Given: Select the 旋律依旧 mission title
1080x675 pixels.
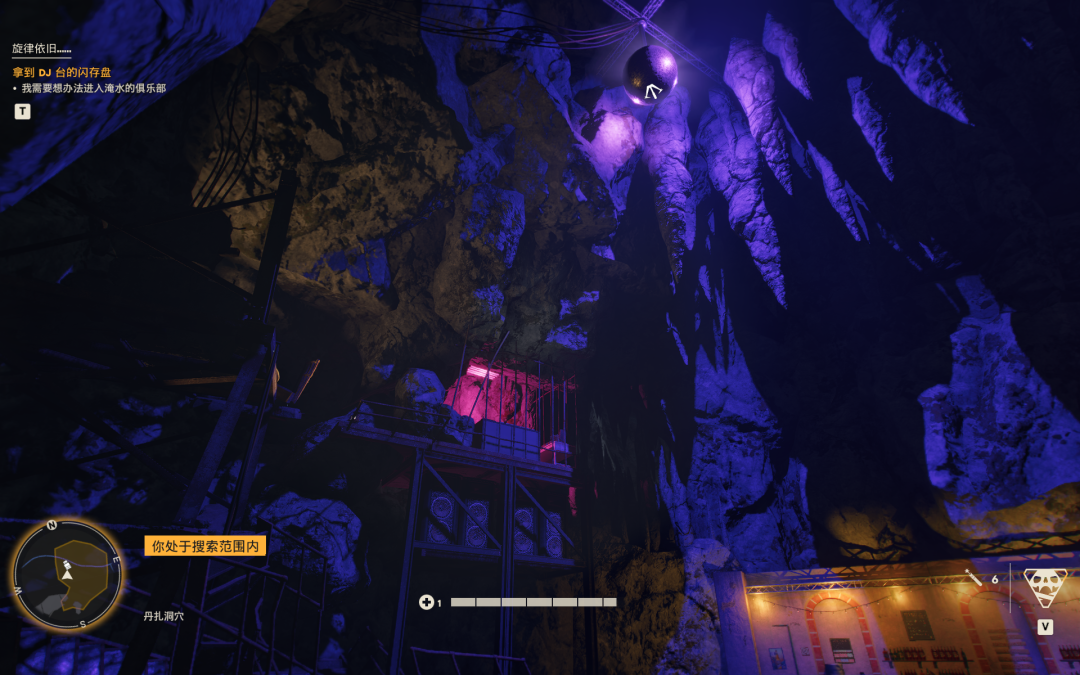Looking at the screenshot, I should click(42, 48).
